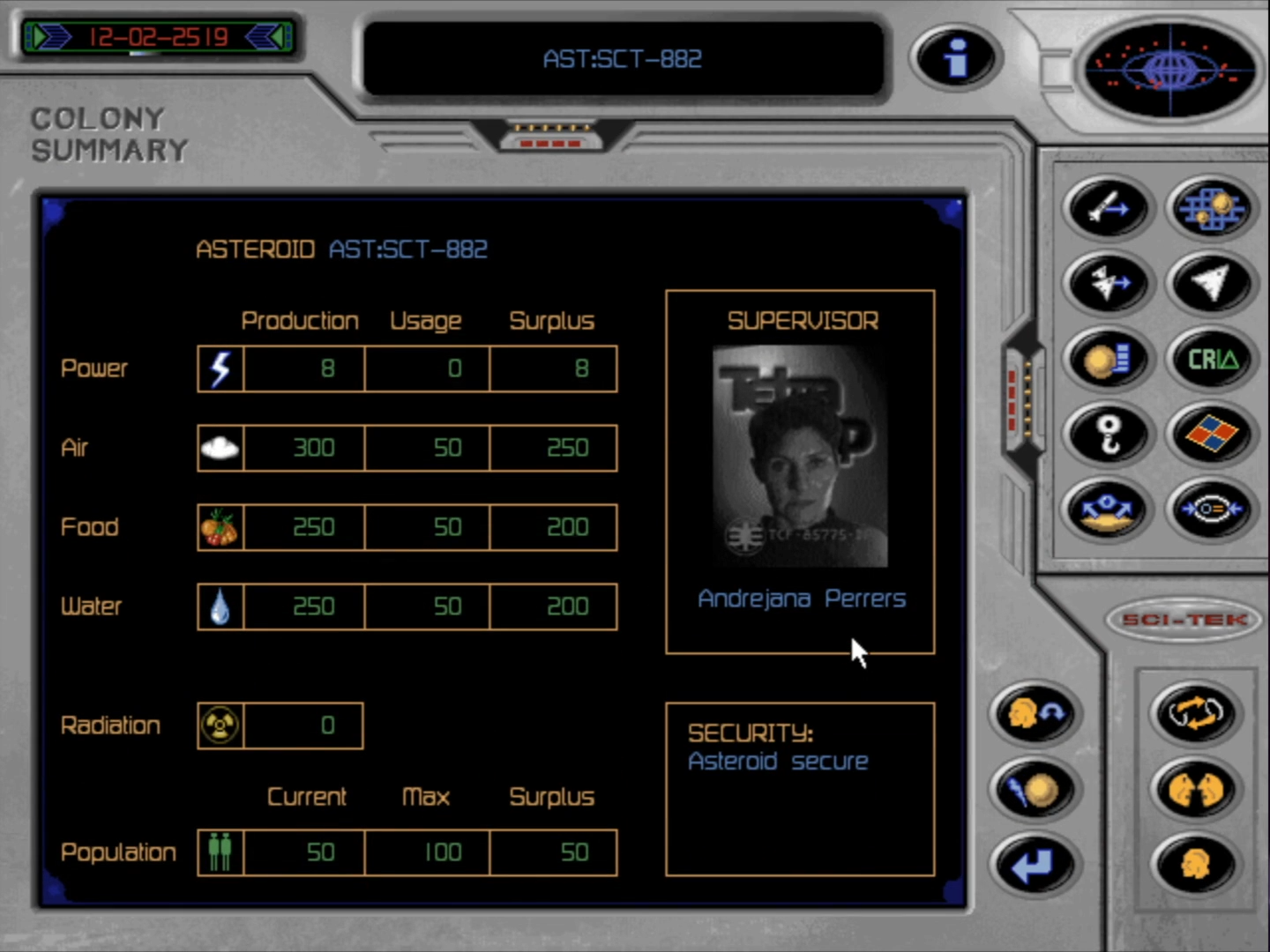Click the supervisor portrait of Andrejana Perrers
Image resolution: width=1270 pixels, height=952 pixels.
[x=800, y=457]
